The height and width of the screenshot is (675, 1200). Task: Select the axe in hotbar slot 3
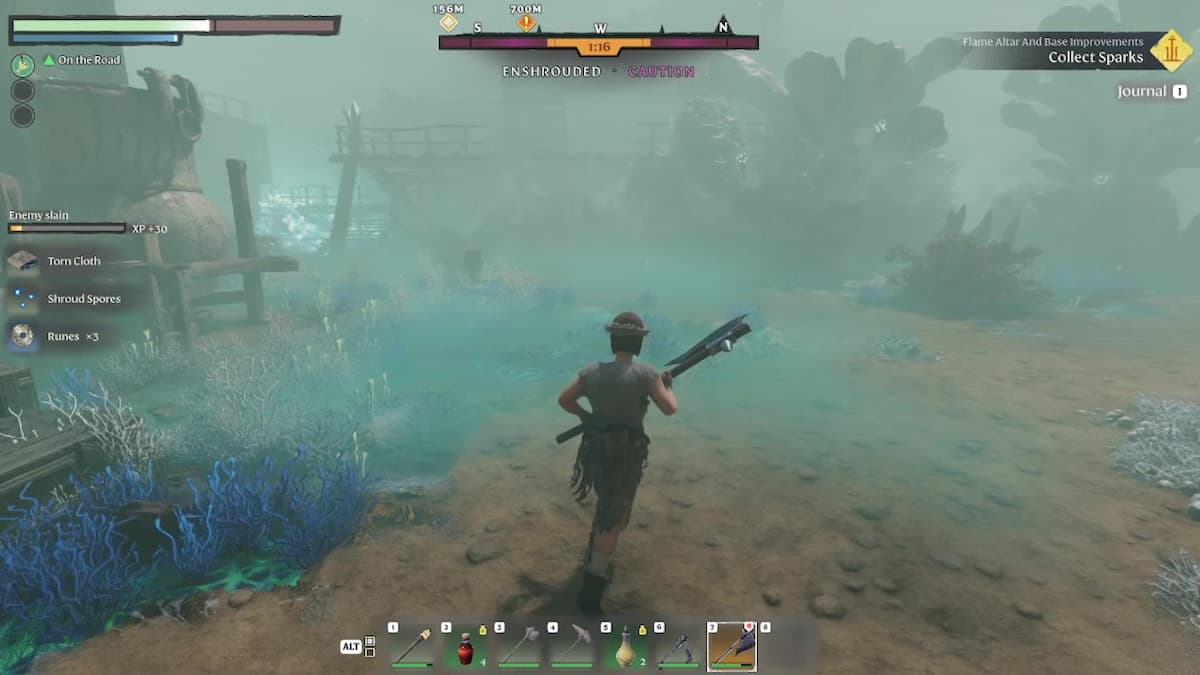tap(520, 646)
